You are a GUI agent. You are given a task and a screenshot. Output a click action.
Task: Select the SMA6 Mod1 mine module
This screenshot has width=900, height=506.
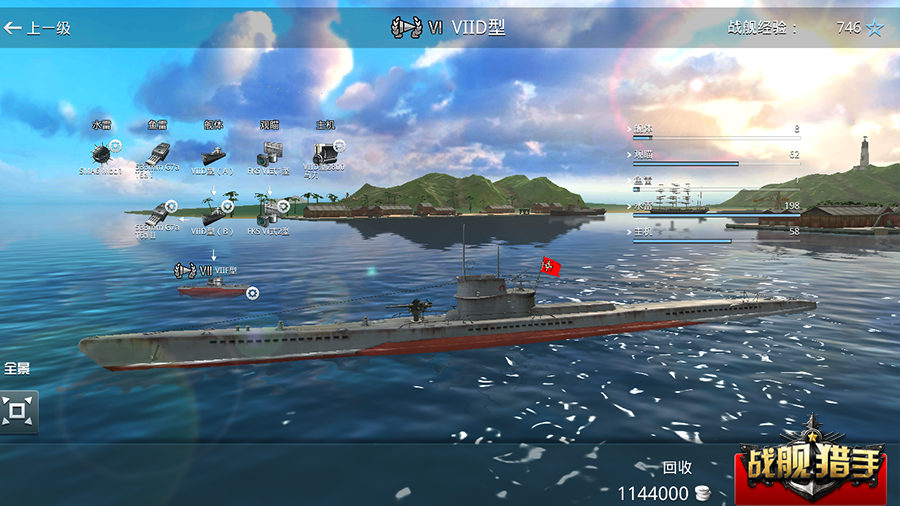click(102, 154)
